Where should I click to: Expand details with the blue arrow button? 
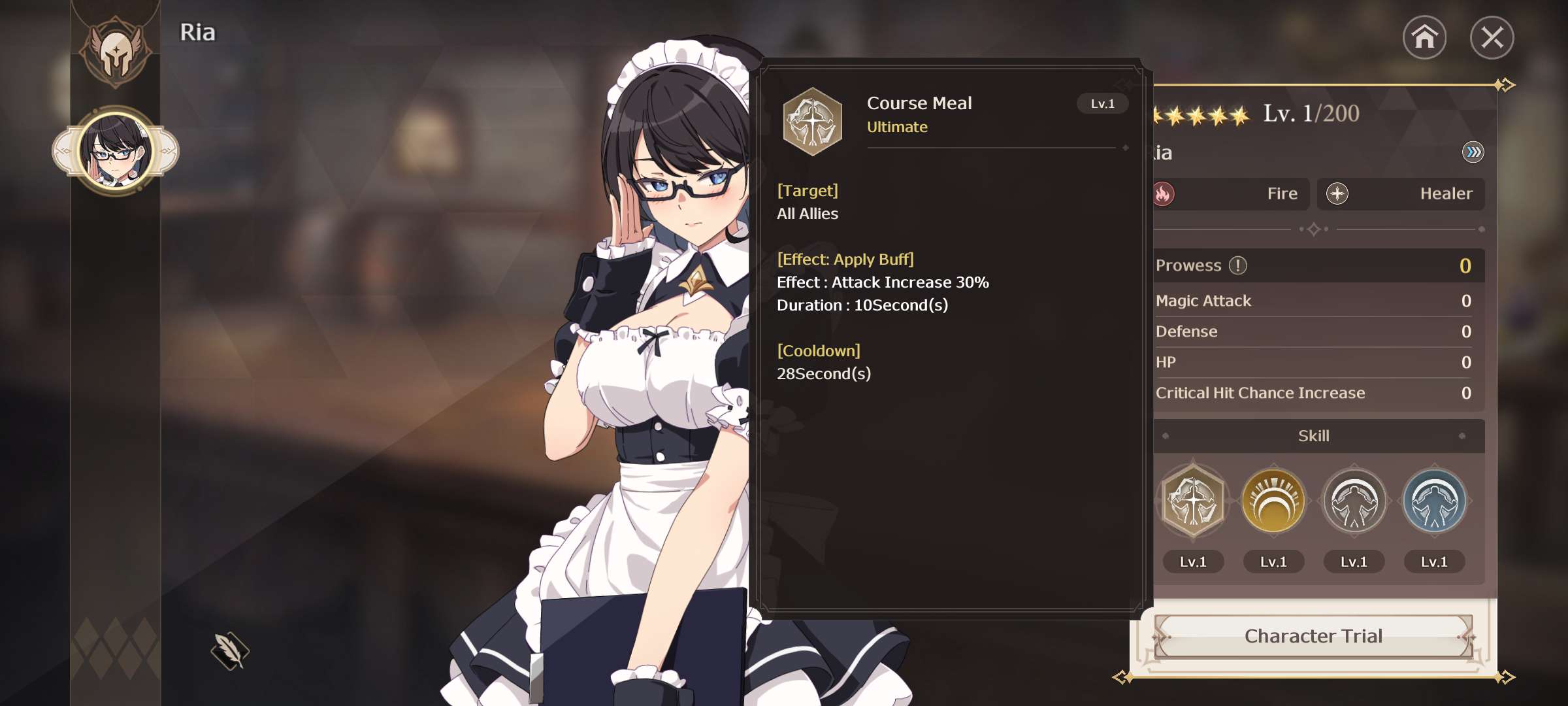pyautogui.click(x=1473, y=152)
